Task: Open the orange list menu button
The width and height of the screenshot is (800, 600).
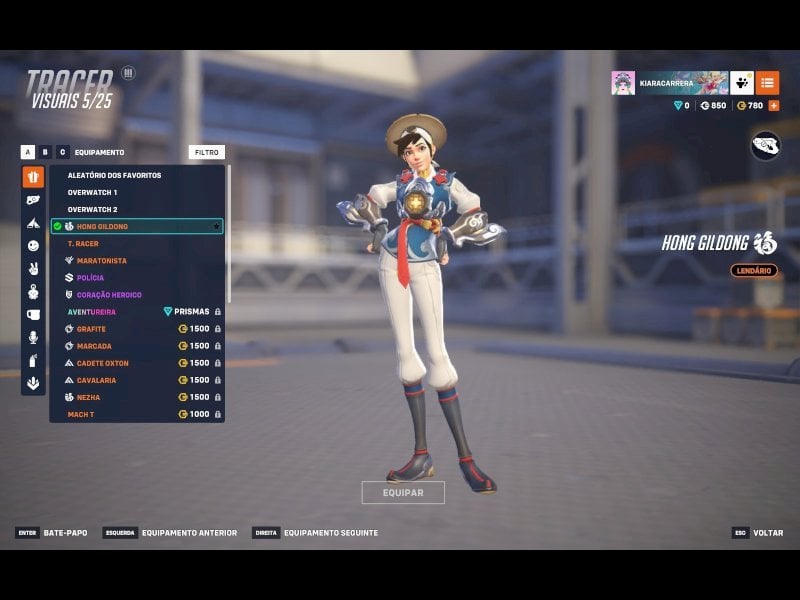Action: [768, 83]
